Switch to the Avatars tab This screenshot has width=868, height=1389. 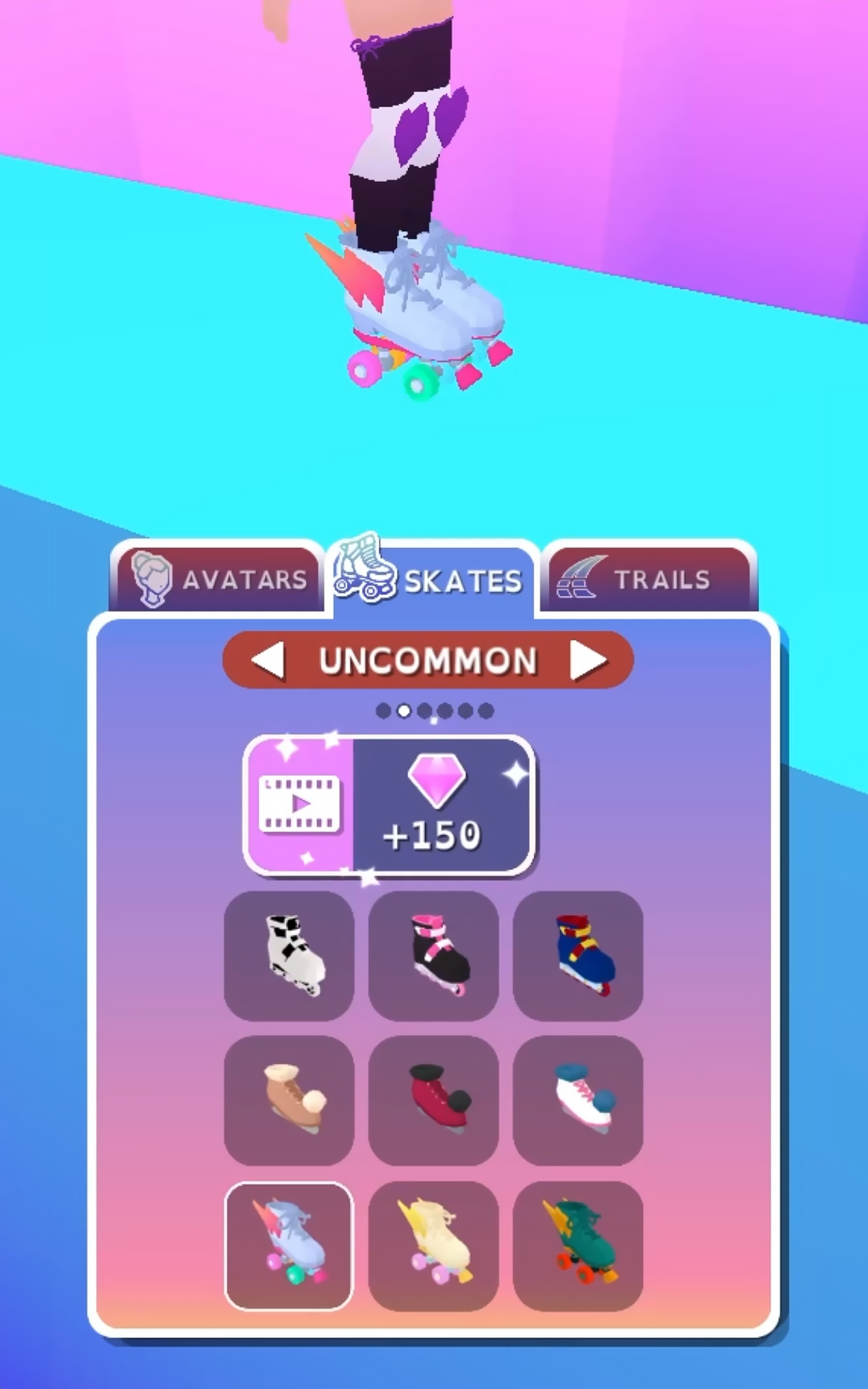pos(217,579)
